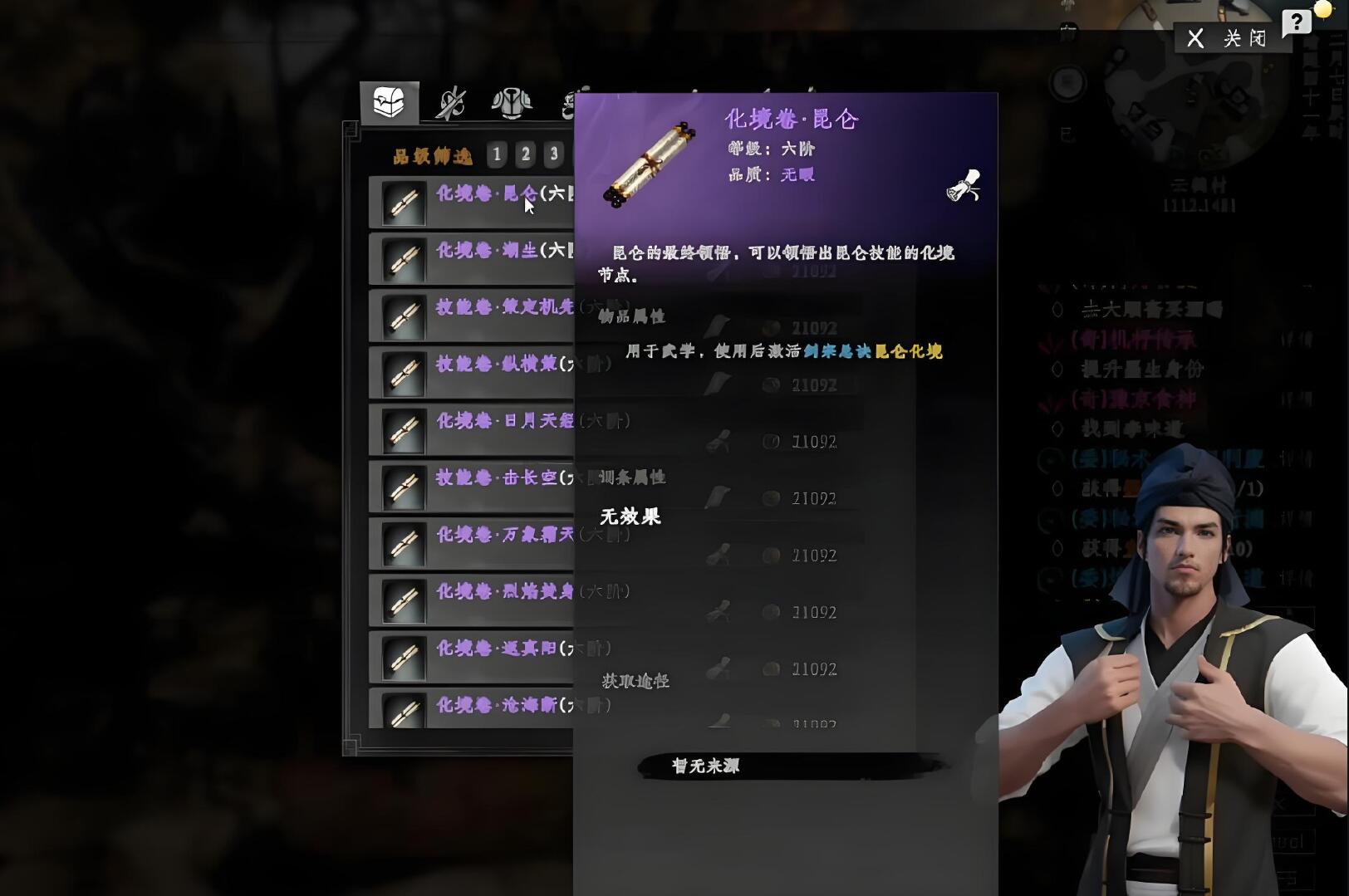Viewport: 1349px width, 896px height.
Task: Toggle quality filter 2
Action: 526,154
